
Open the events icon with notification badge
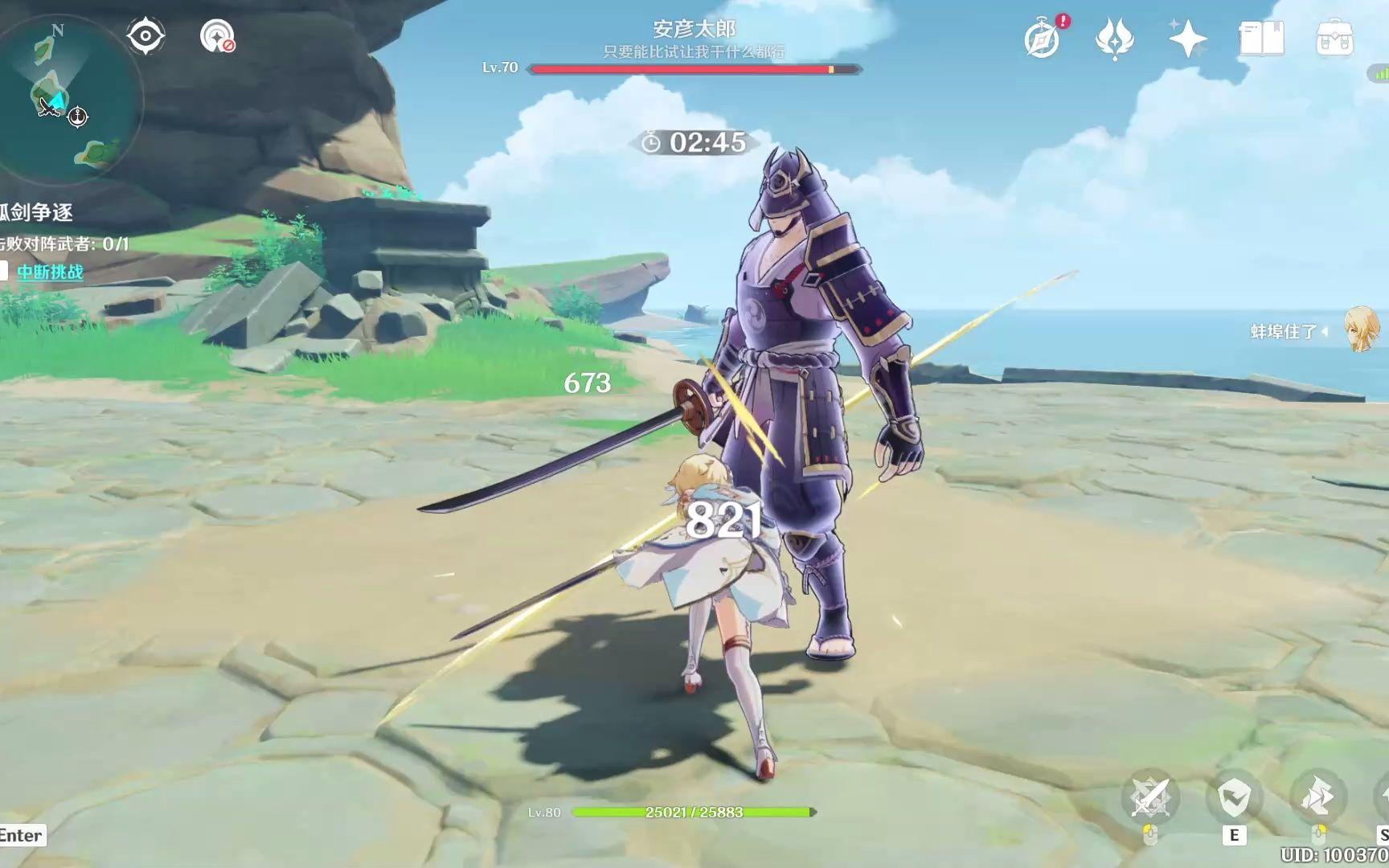point(1042,37)
